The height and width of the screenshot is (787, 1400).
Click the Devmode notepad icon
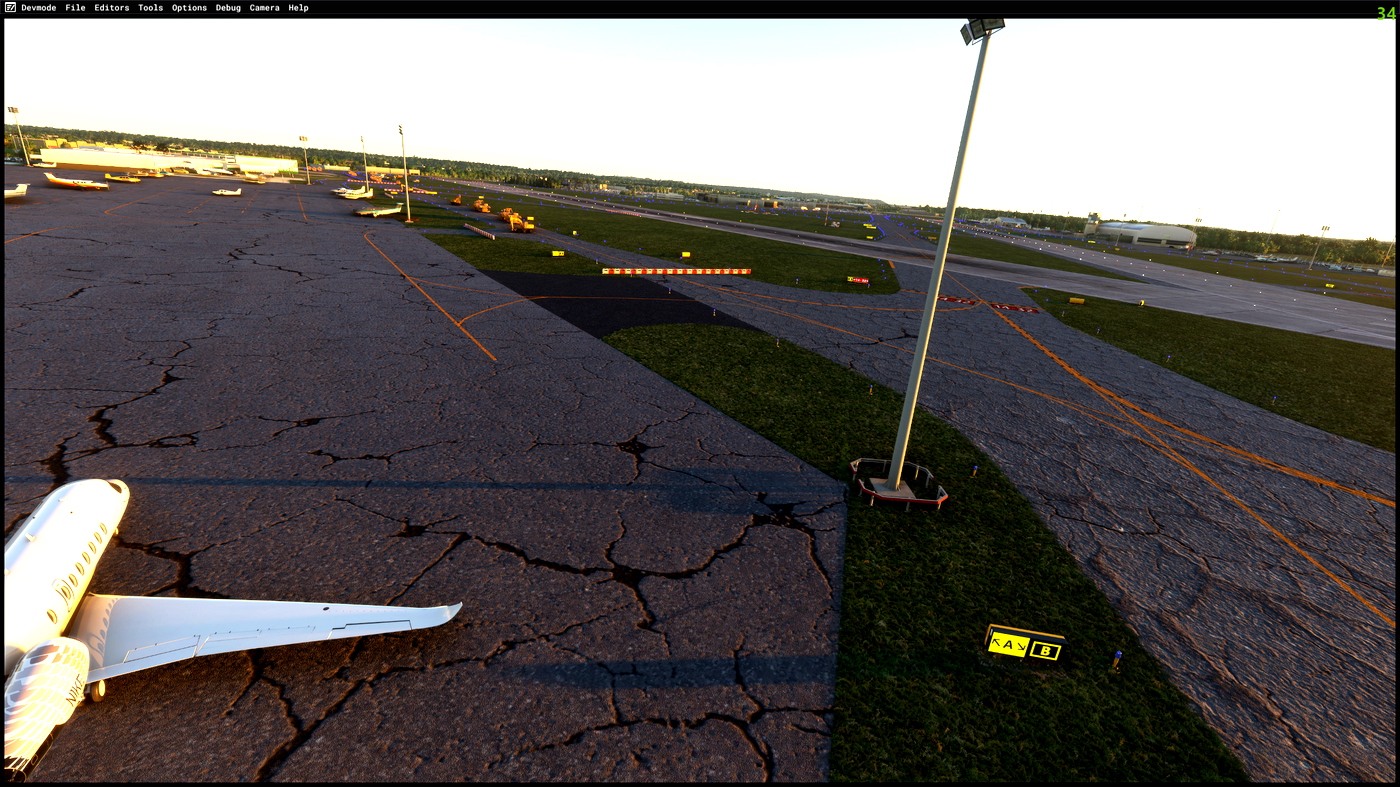click(8, 7)
